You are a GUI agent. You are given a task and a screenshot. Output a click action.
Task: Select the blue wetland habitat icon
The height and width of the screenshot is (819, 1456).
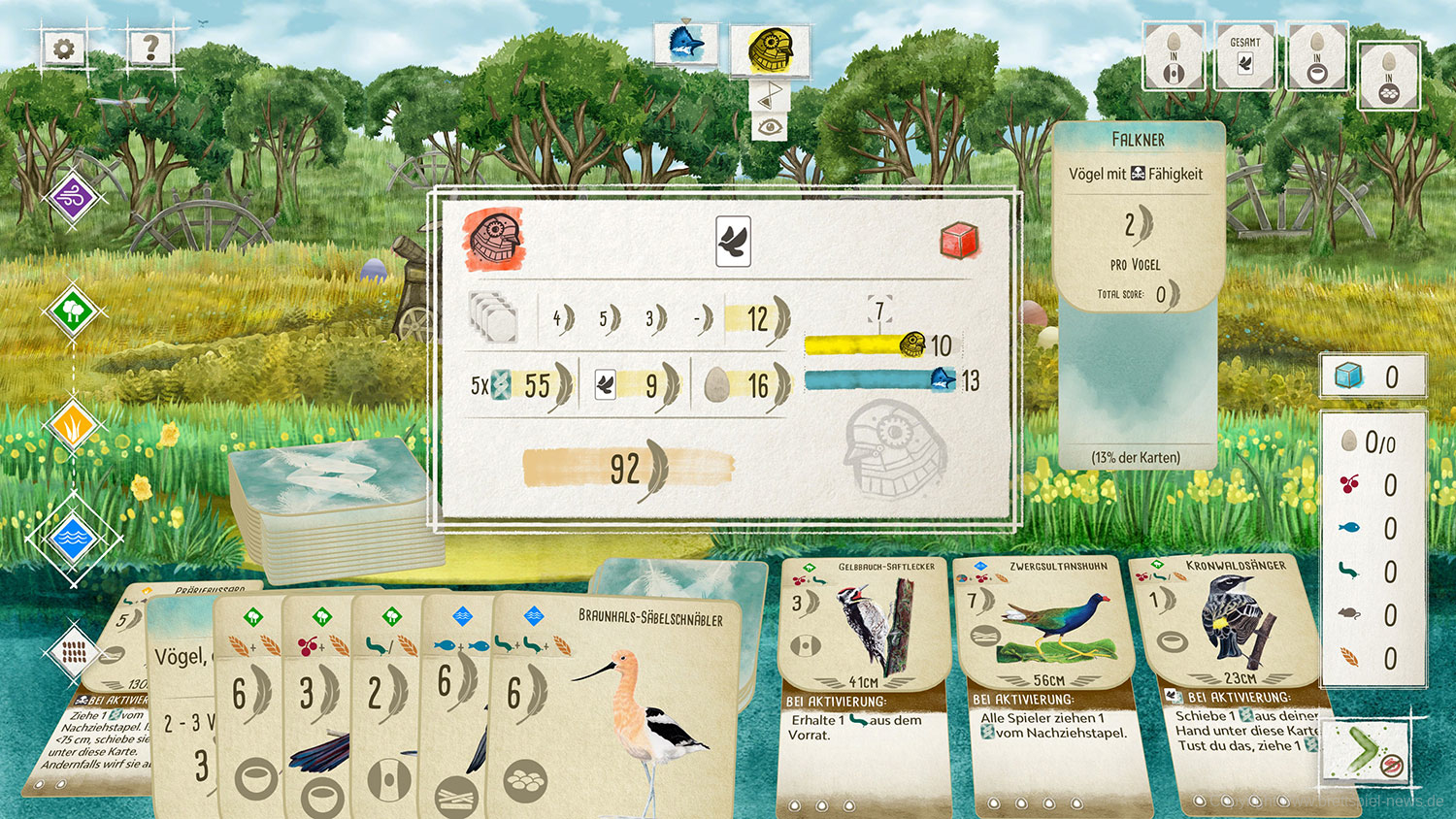point(73,537)
